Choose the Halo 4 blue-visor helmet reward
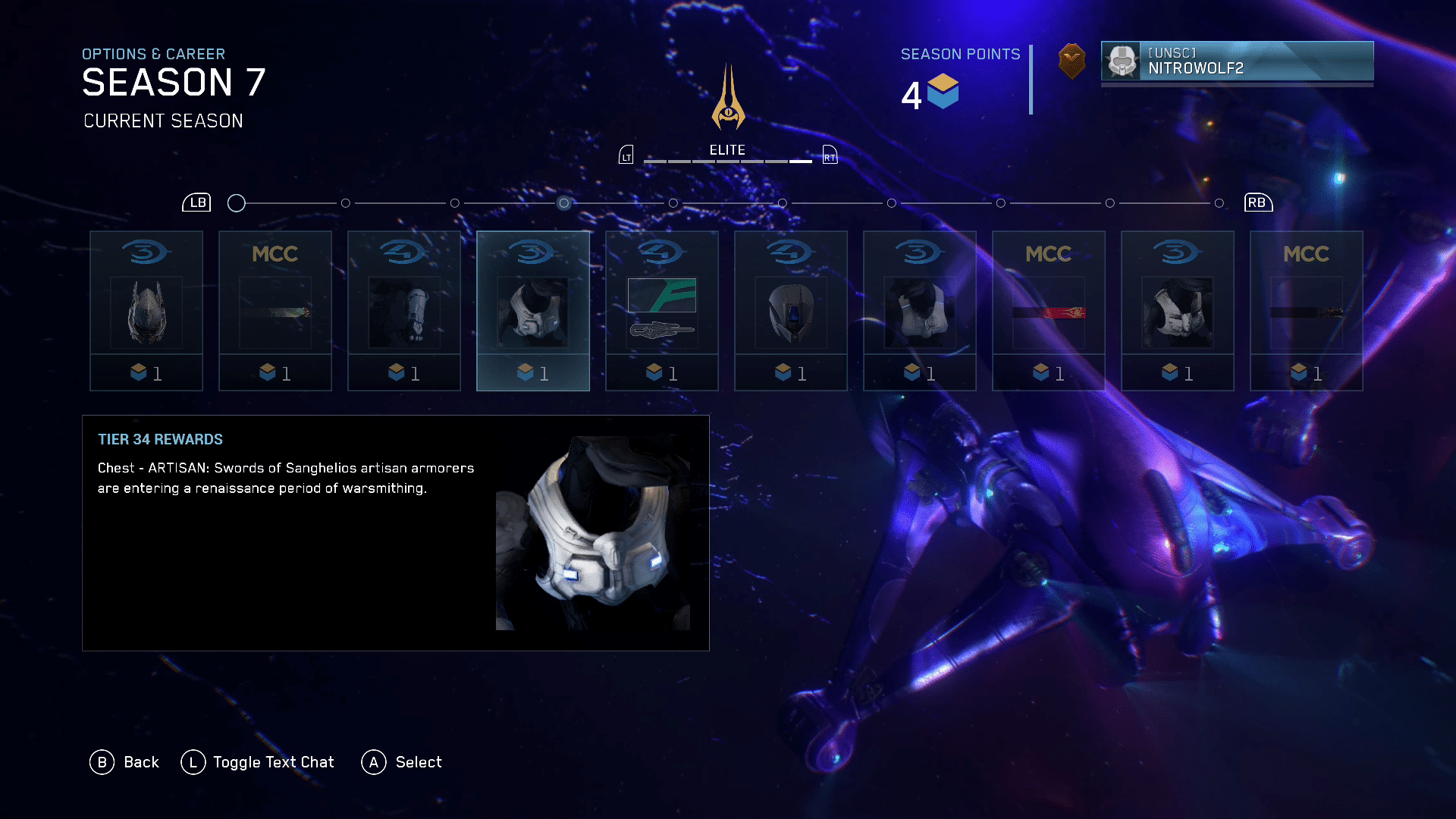The image size is (1456, 819). pyautogui.click(x=791, y=311)
